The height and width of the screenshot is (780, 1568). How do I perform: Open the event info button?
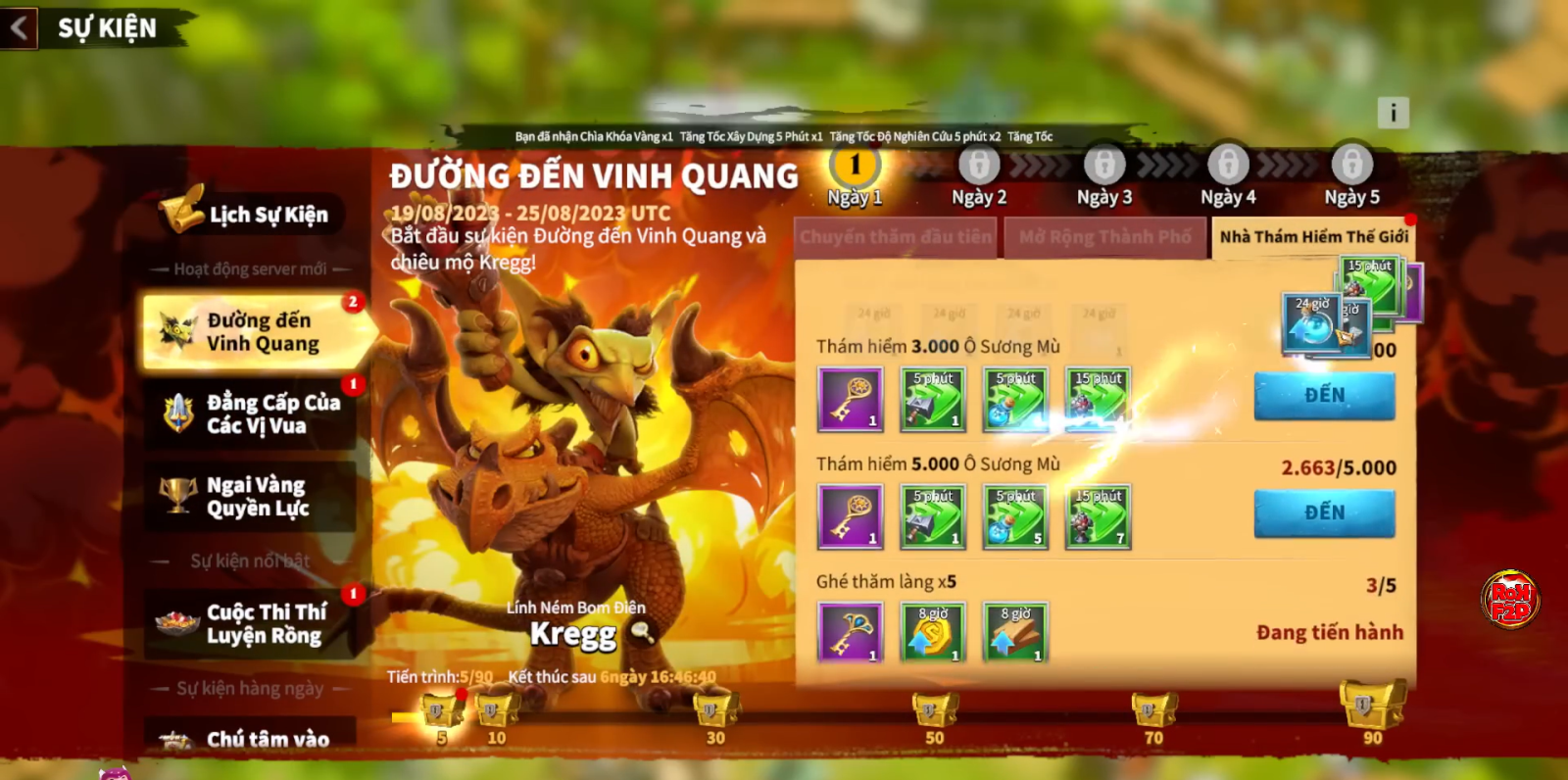coord(1393,113)
